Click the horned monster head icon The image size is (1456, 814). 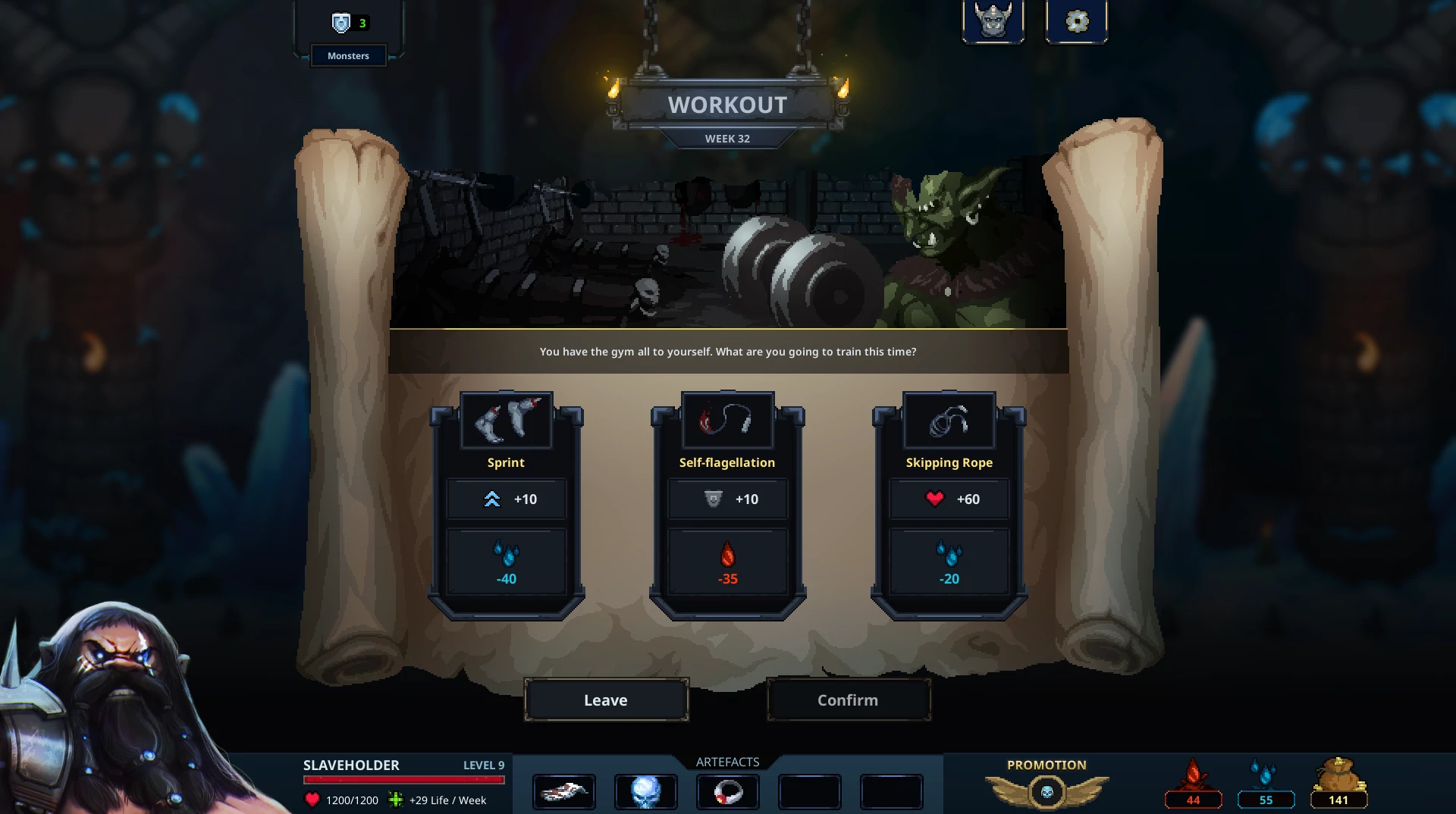coord(993,20)
